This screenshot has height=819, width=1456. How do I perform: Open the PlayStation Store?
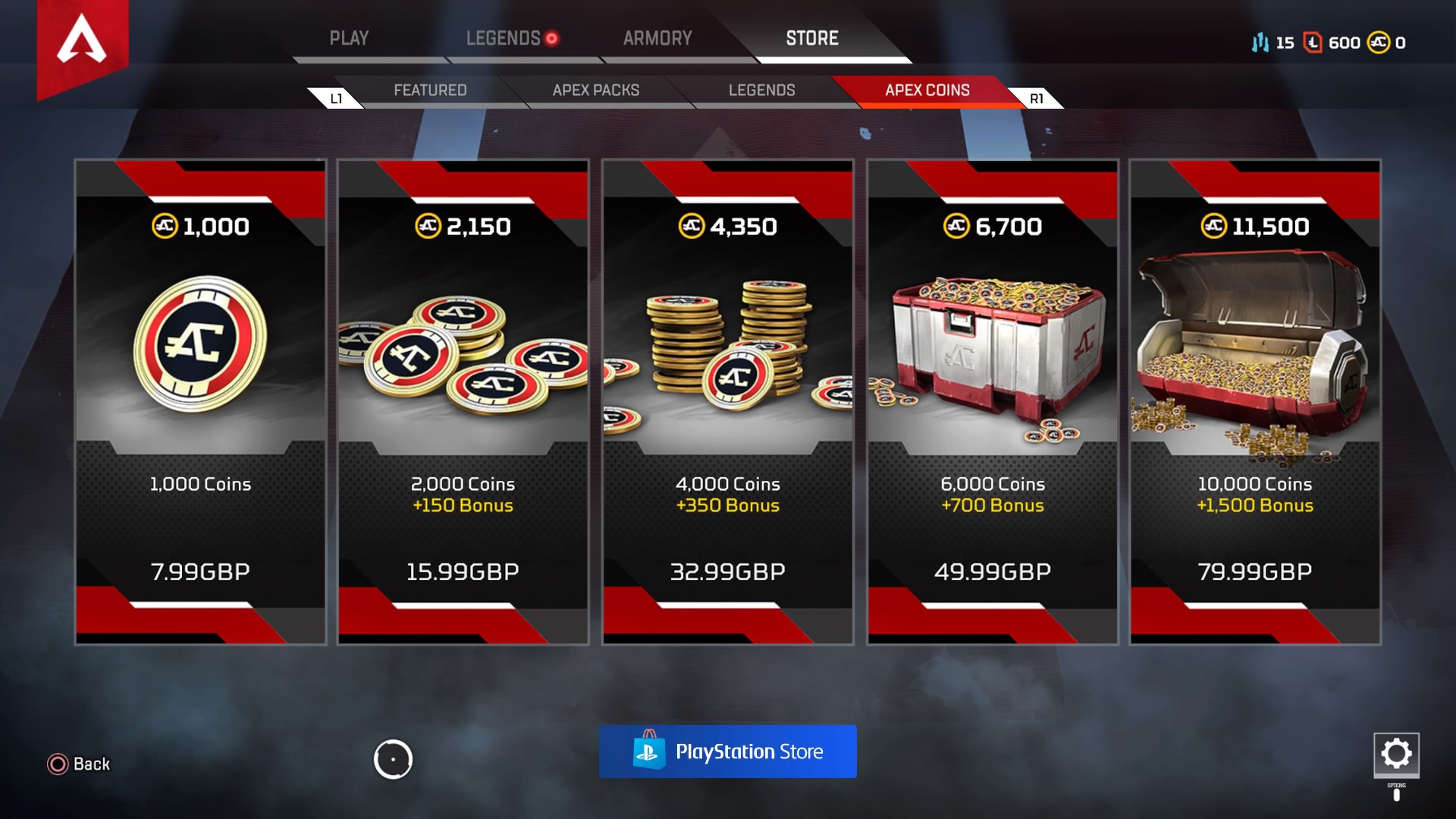click(x=728, y=752)
